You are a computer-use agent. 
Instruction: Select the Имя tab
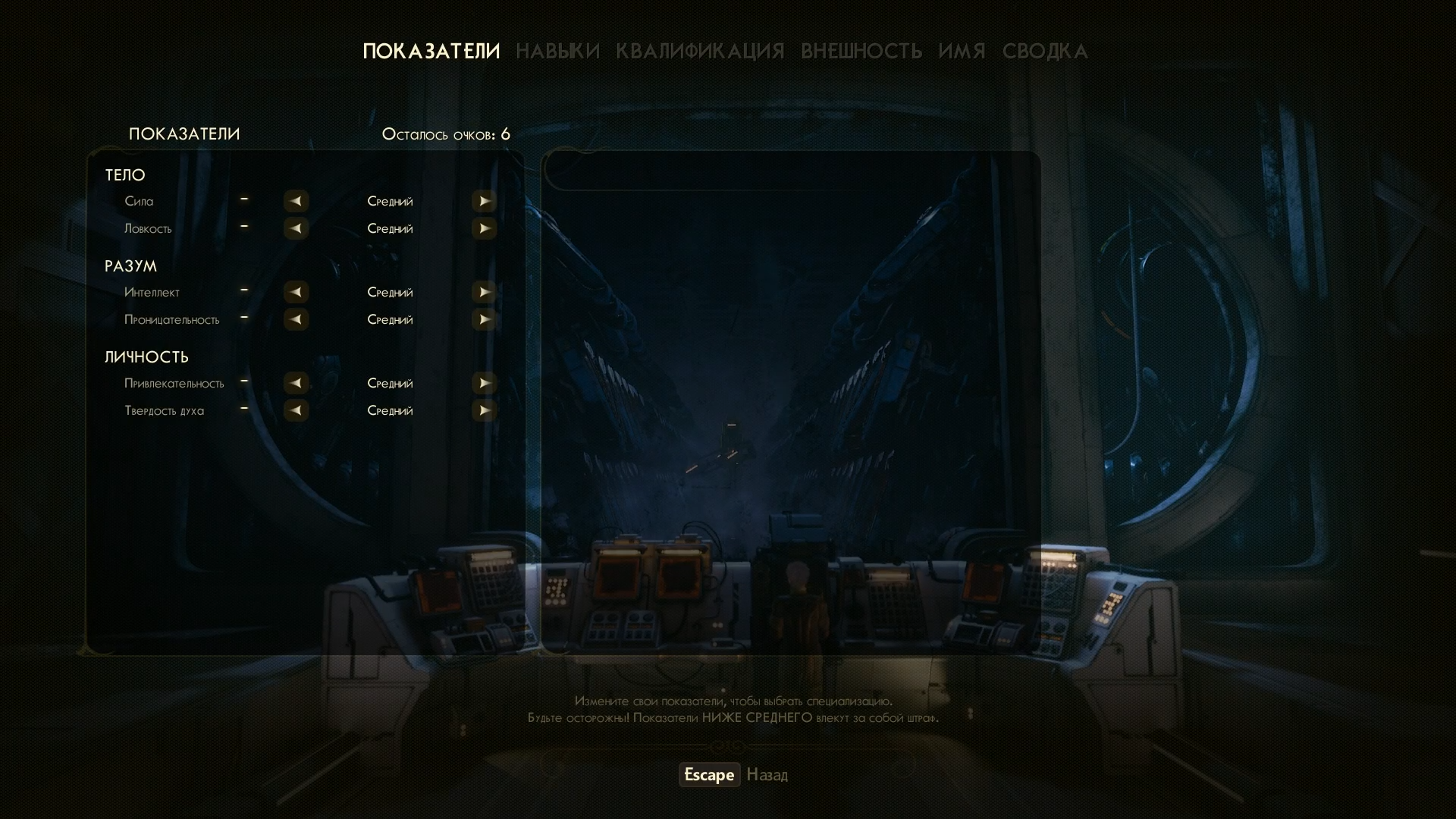(962, 51)
